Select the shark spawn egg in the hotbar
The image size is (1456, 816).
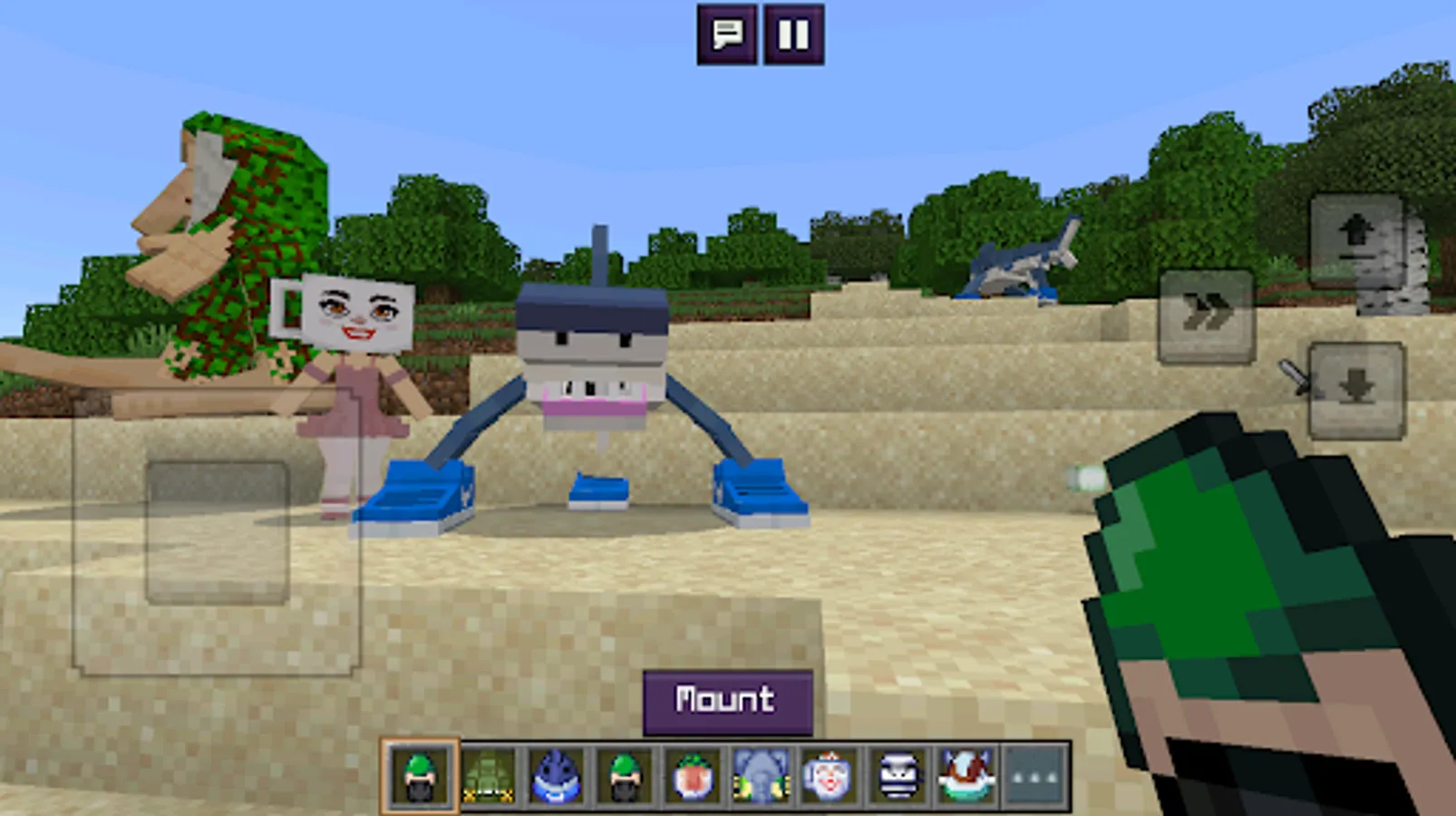click(x=556, y=778)
